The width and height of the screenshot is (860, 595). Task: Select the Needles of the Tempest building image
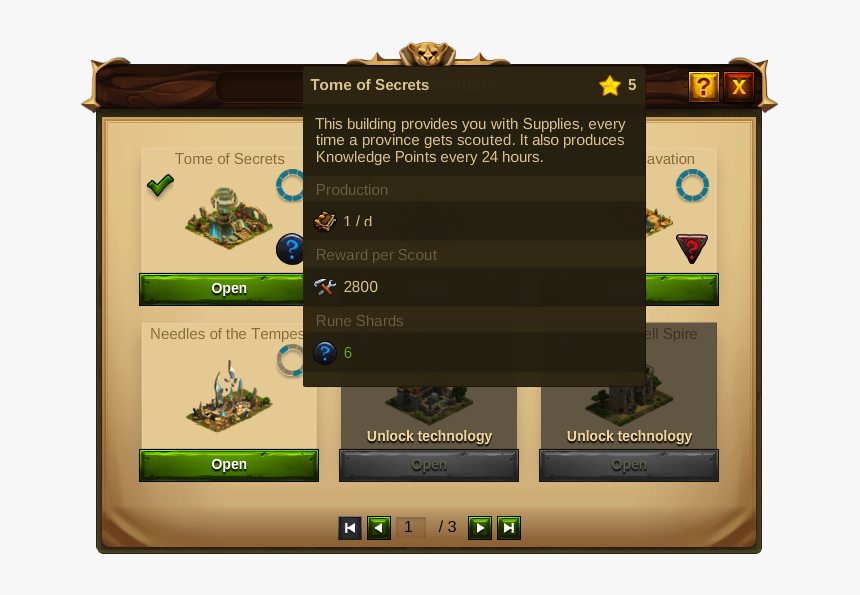(x=228, y=397)
